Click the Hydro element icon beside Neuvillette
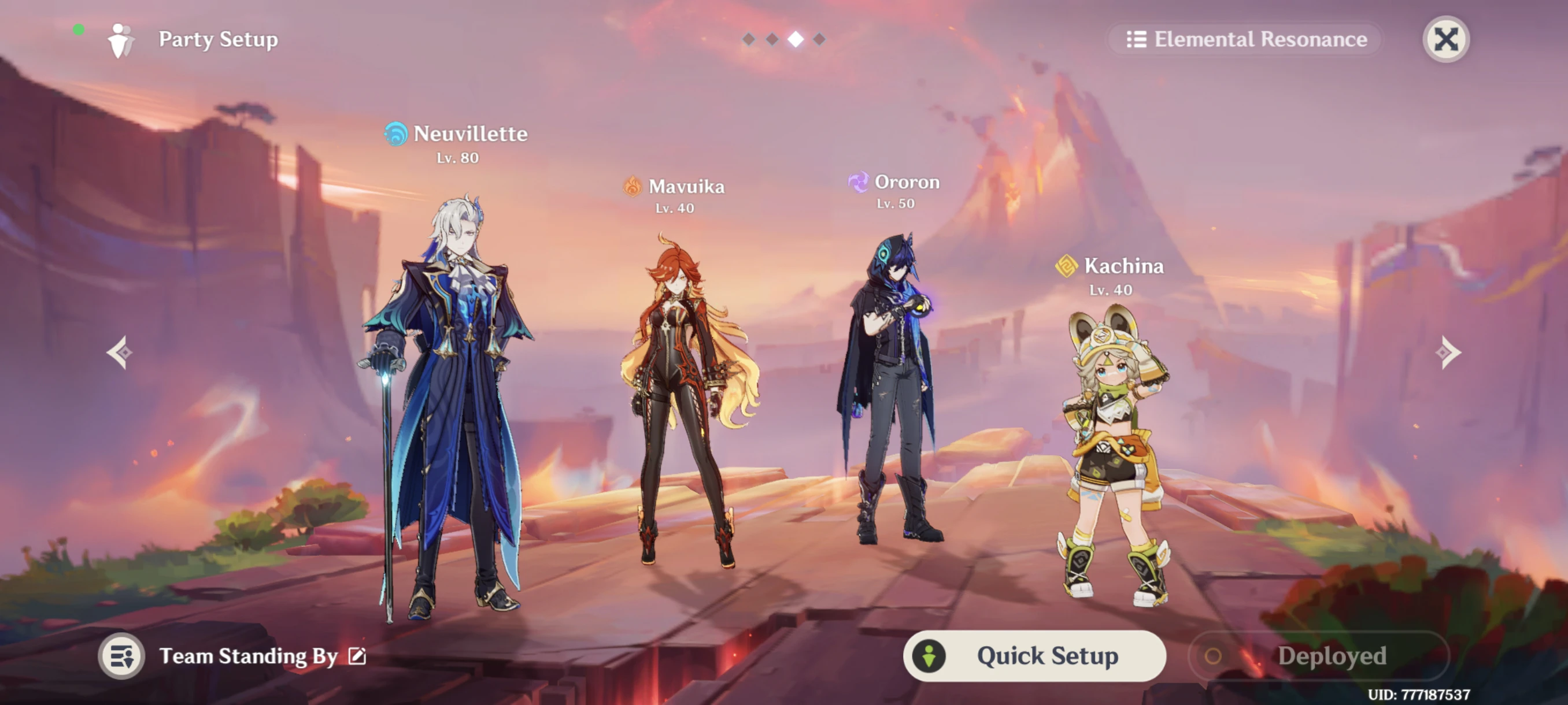The image size is (1568, 705). pos(395,135)
